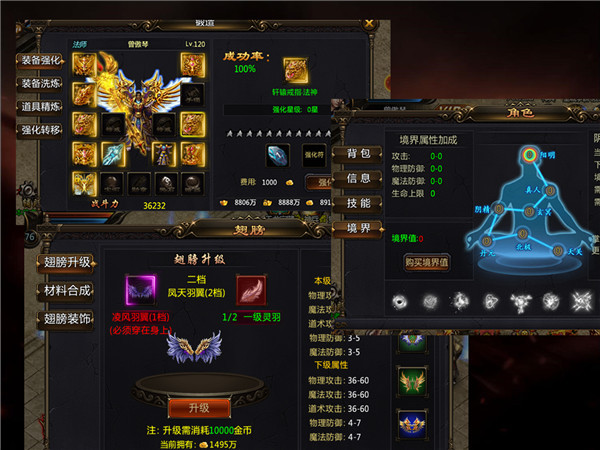This screenshot has height=450, width=600.
Task: Open the 背包 backpack tab
Action: (357, 153)
